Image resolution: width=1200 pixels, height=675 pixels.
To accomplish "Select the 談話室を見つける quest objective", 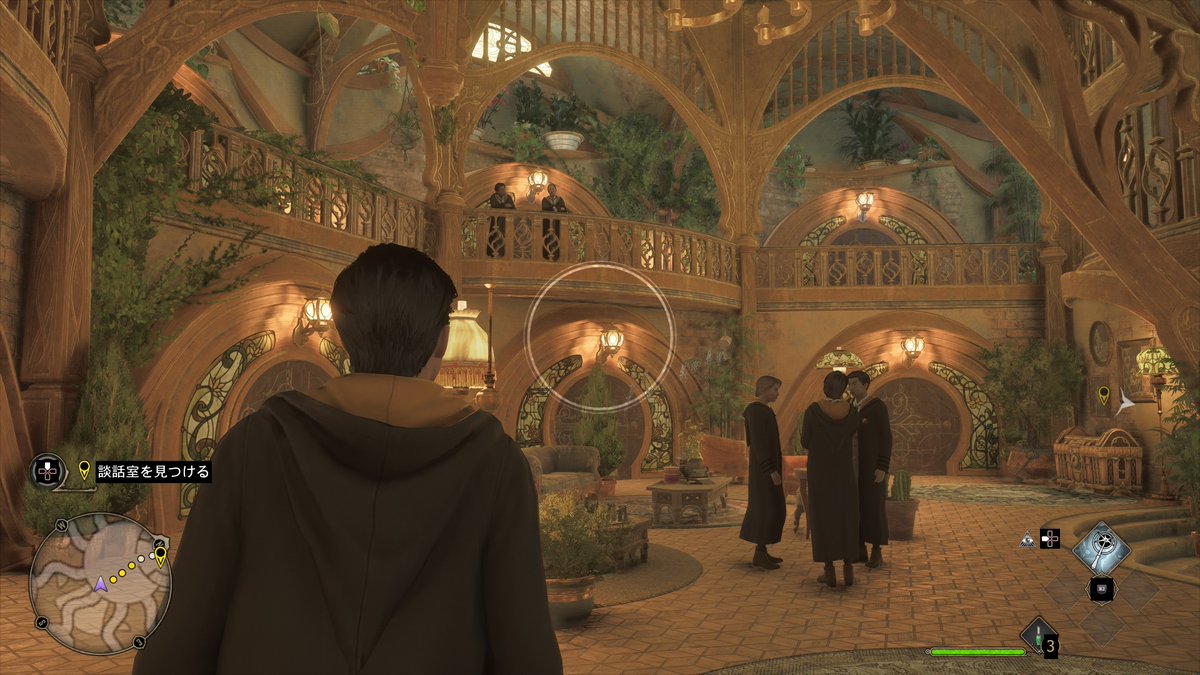I will 153,472.
